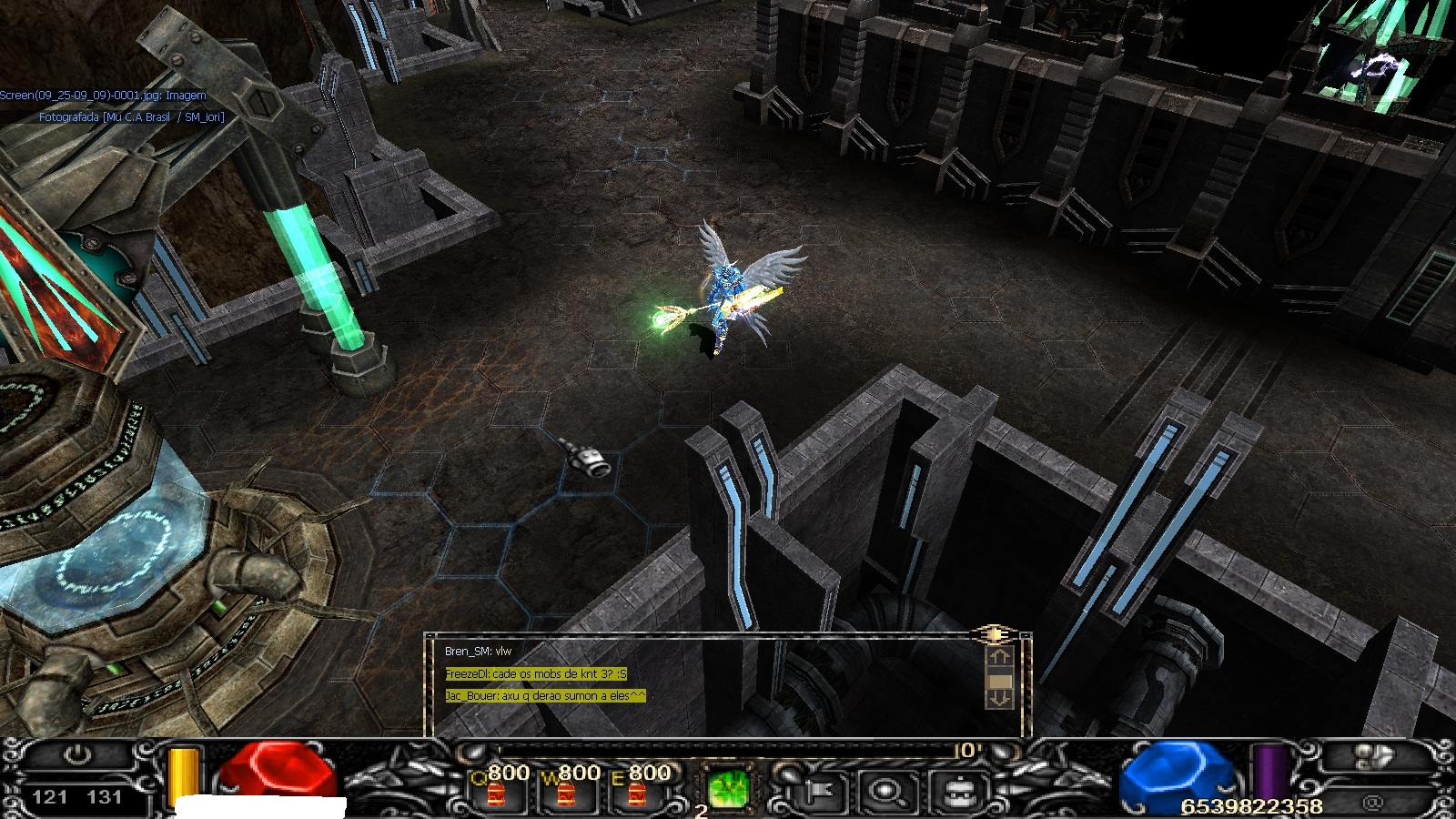Click the power icon button
The image size is (1456, 819).
(78, 755)
